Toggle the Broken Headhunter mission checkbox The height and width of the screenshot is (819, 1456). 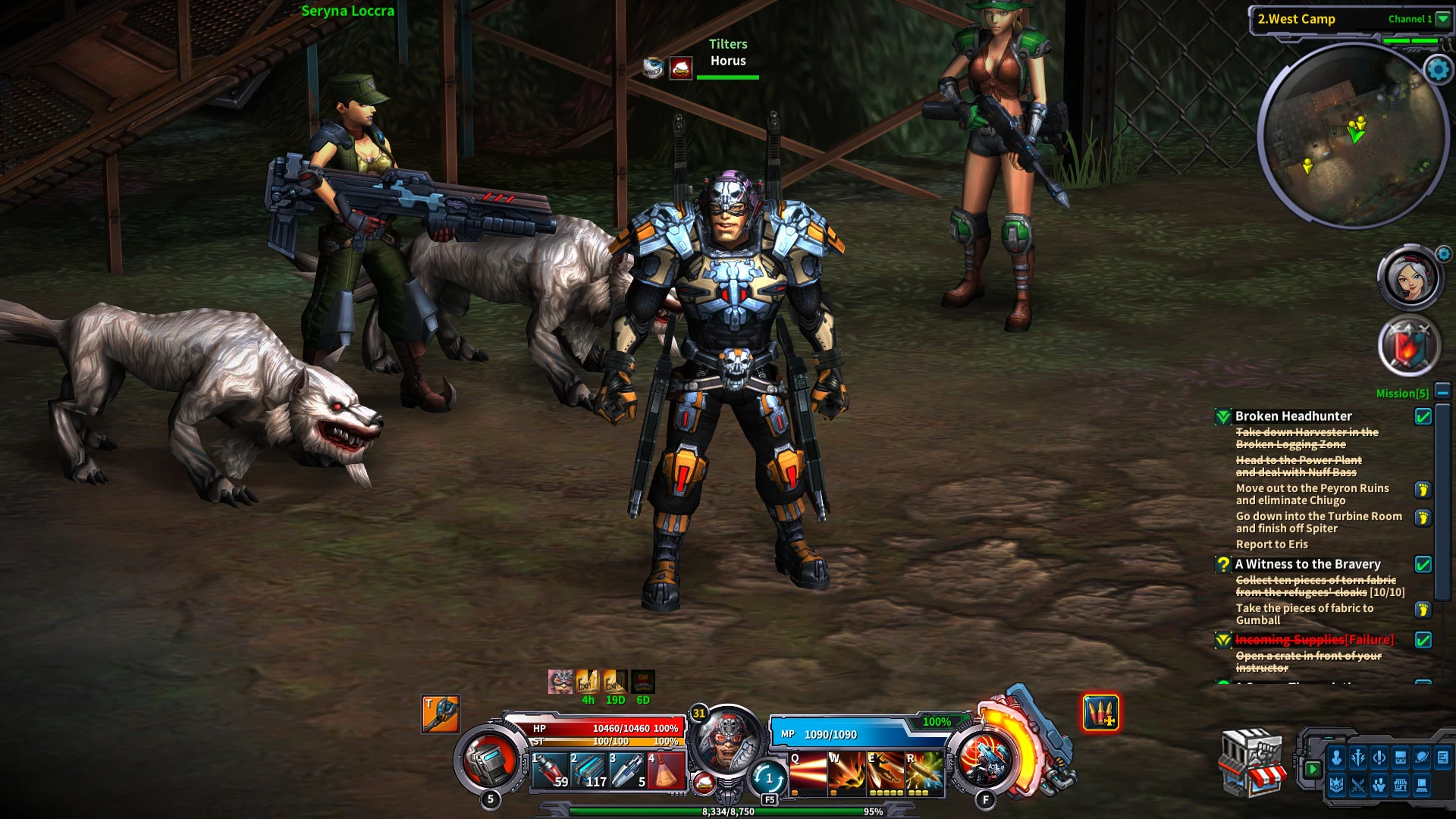click(1423, 416)
